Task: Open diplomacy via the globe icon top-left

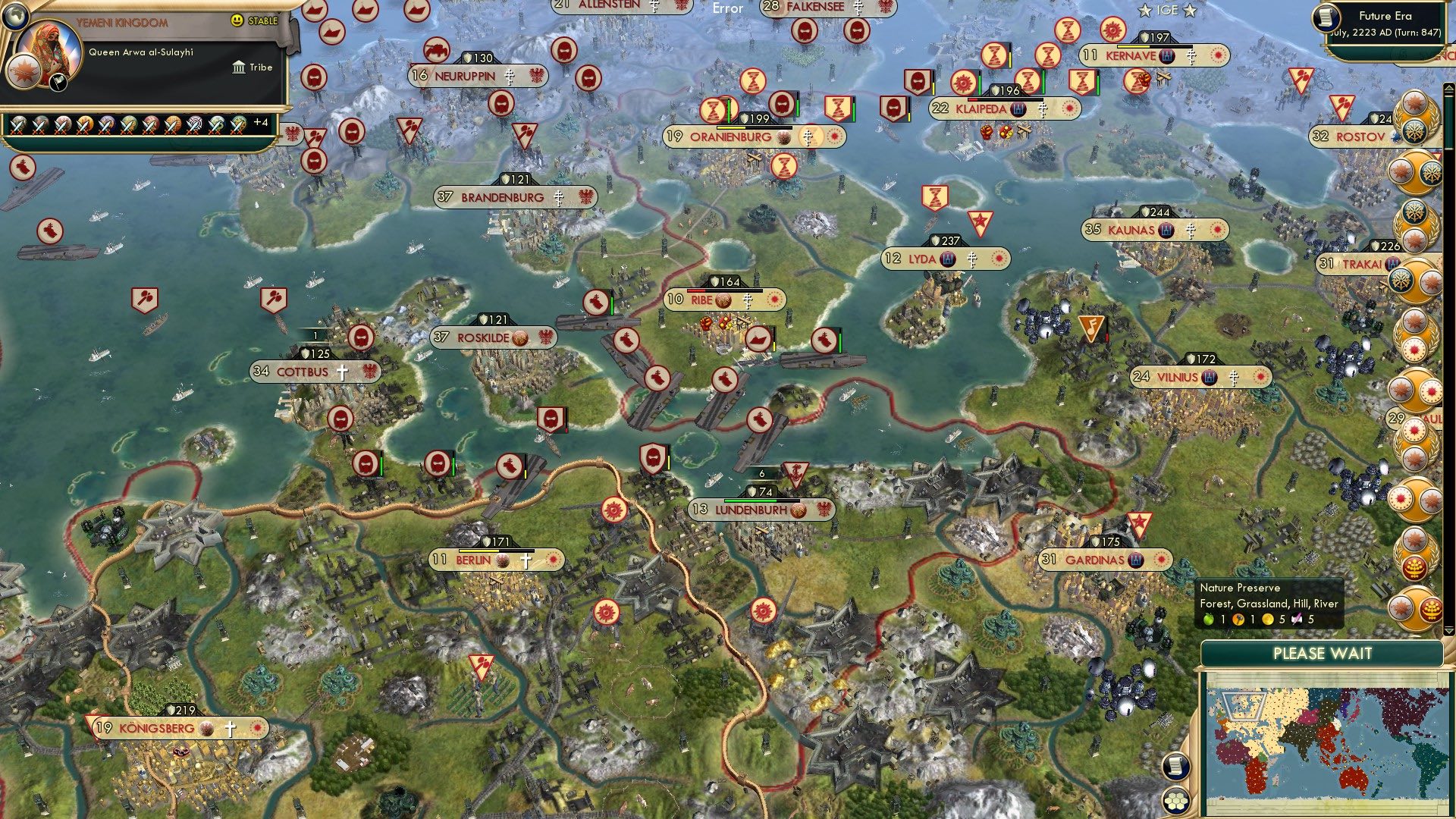Action: [15, 16]
